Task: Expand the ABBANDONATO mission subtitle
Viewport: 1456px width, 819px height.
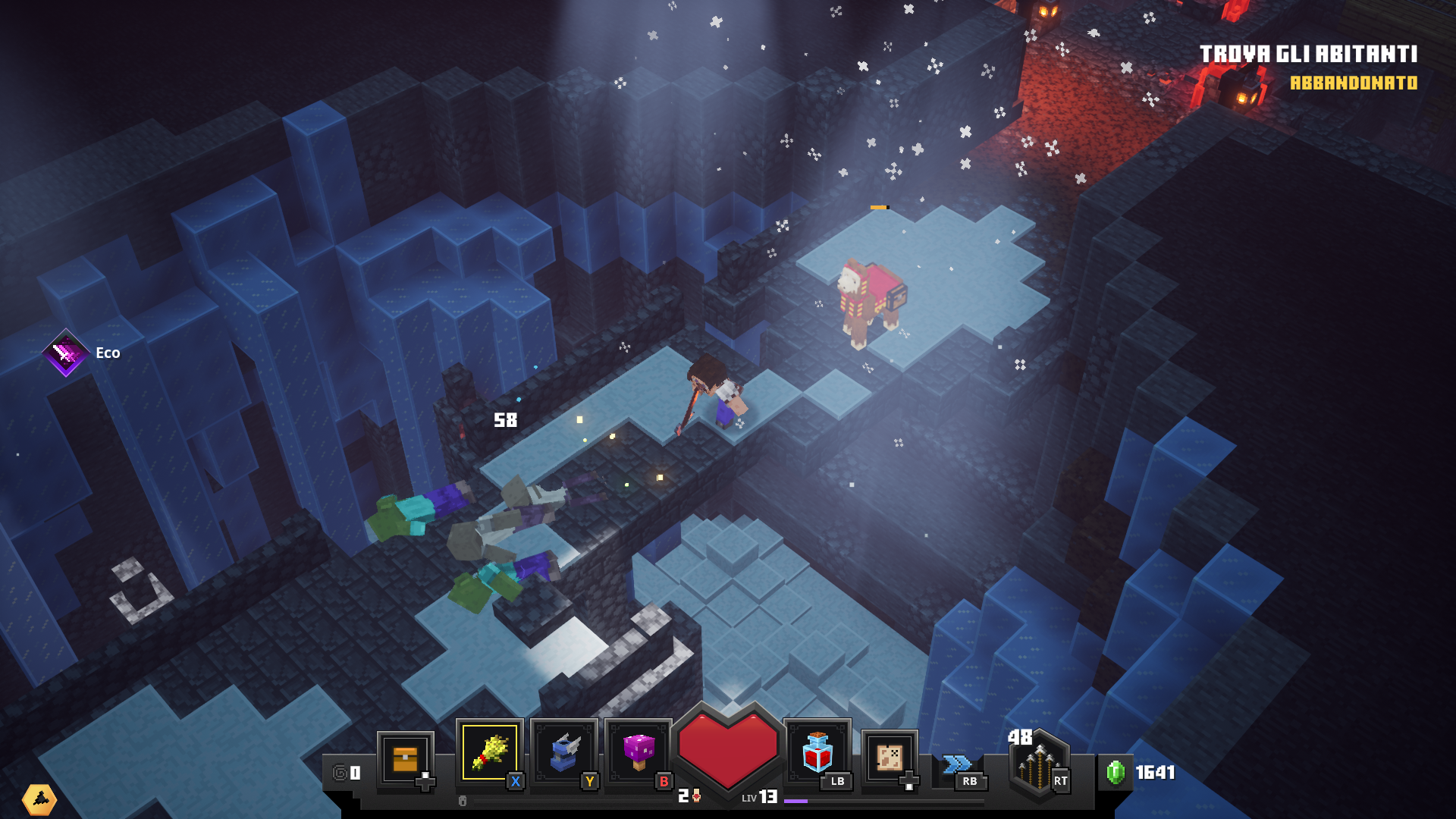Action: point(1354,85)
